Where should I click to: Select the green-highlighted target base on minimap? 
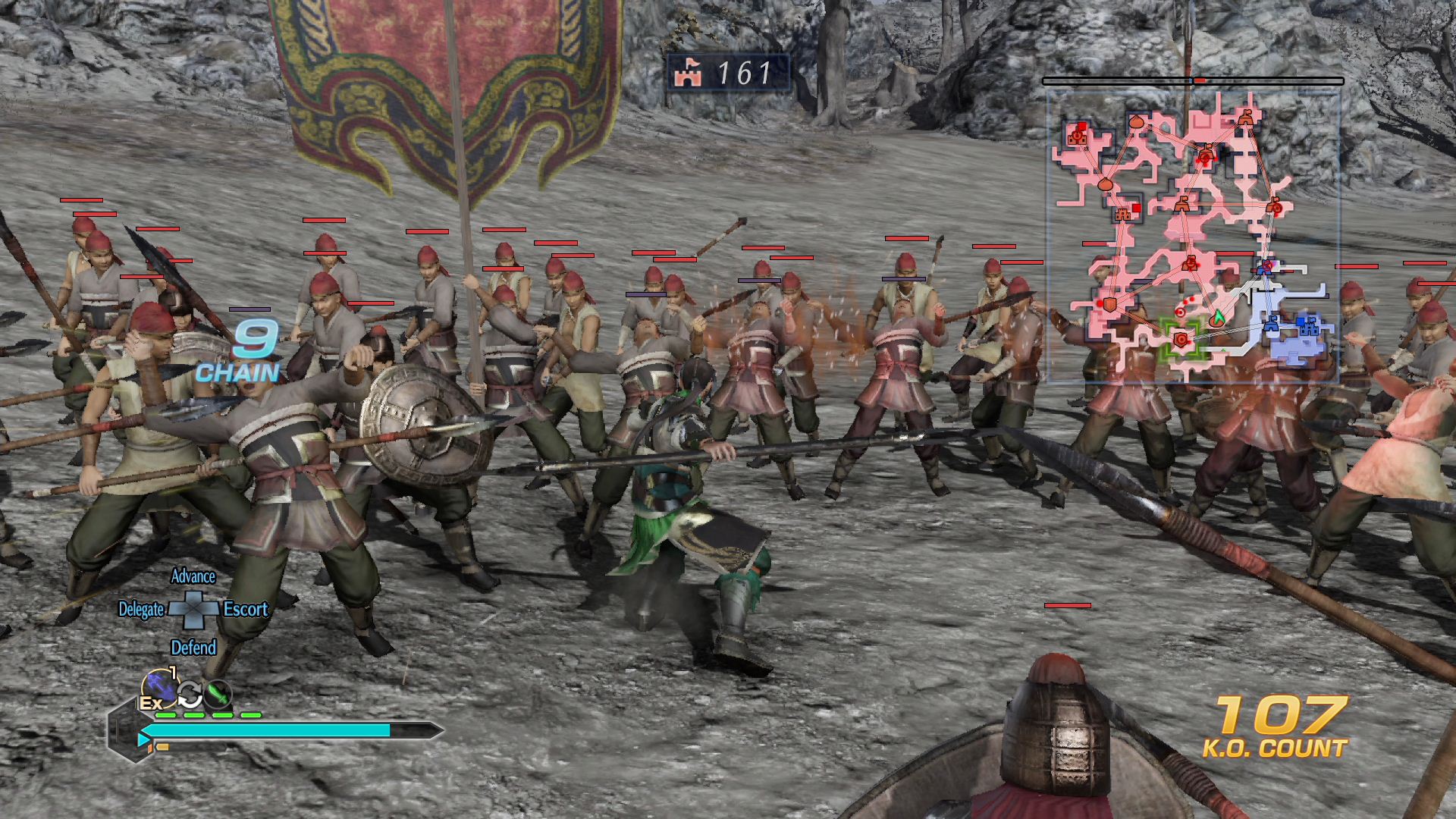click(1181, 339)
